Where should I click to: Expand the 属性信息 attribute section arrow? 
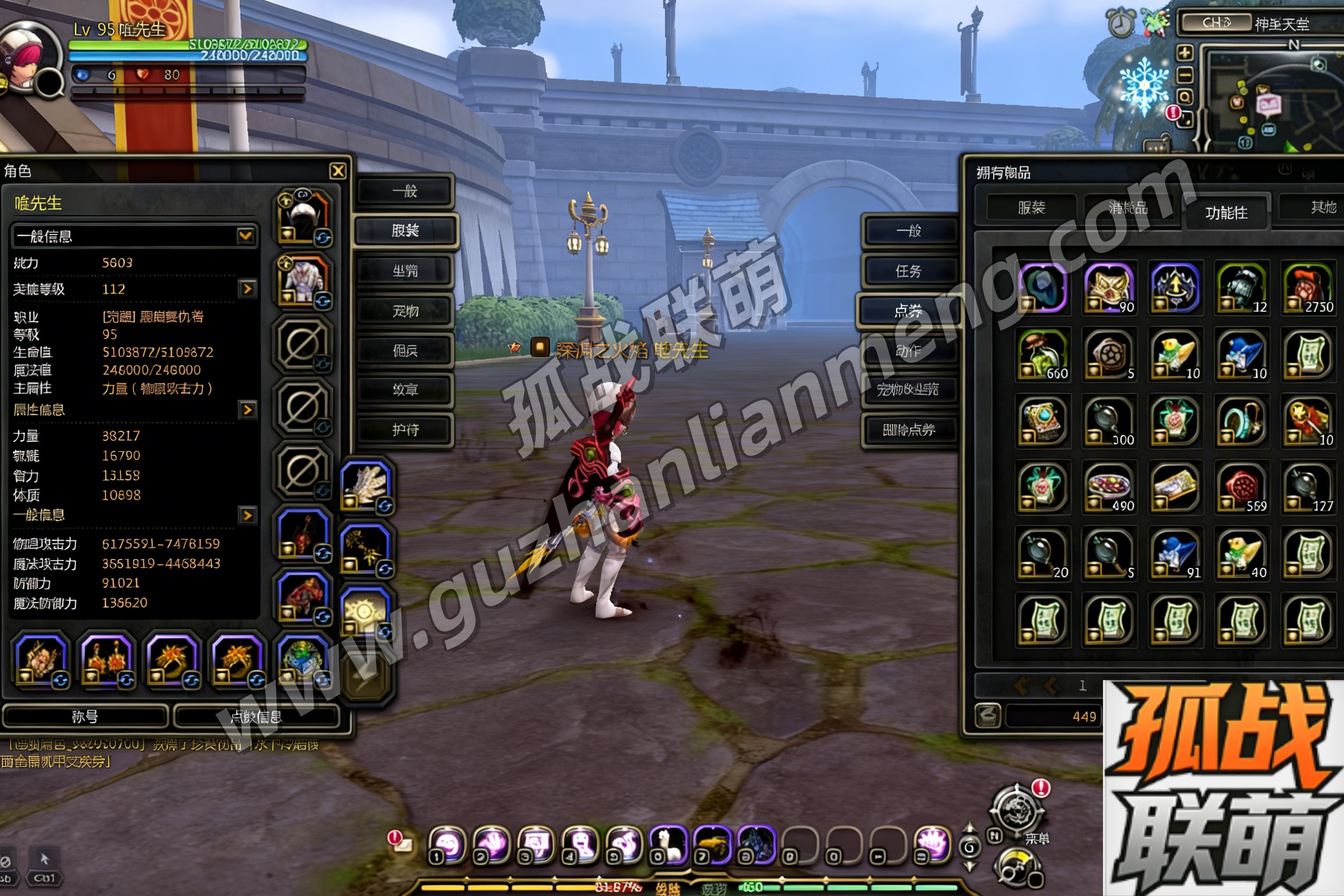[247, 410]
